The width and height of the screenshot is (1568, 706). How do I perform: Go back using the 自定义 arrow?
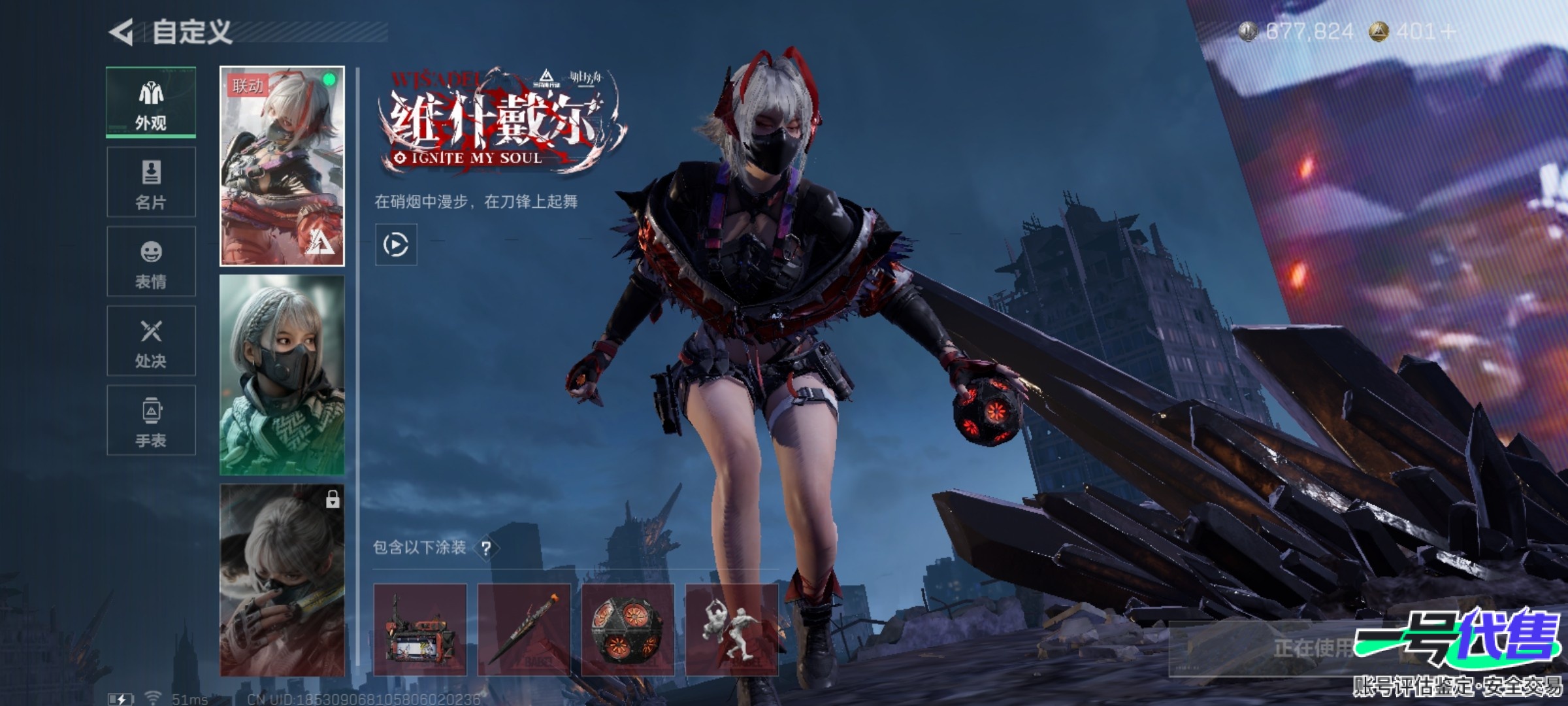click(122, 32)
